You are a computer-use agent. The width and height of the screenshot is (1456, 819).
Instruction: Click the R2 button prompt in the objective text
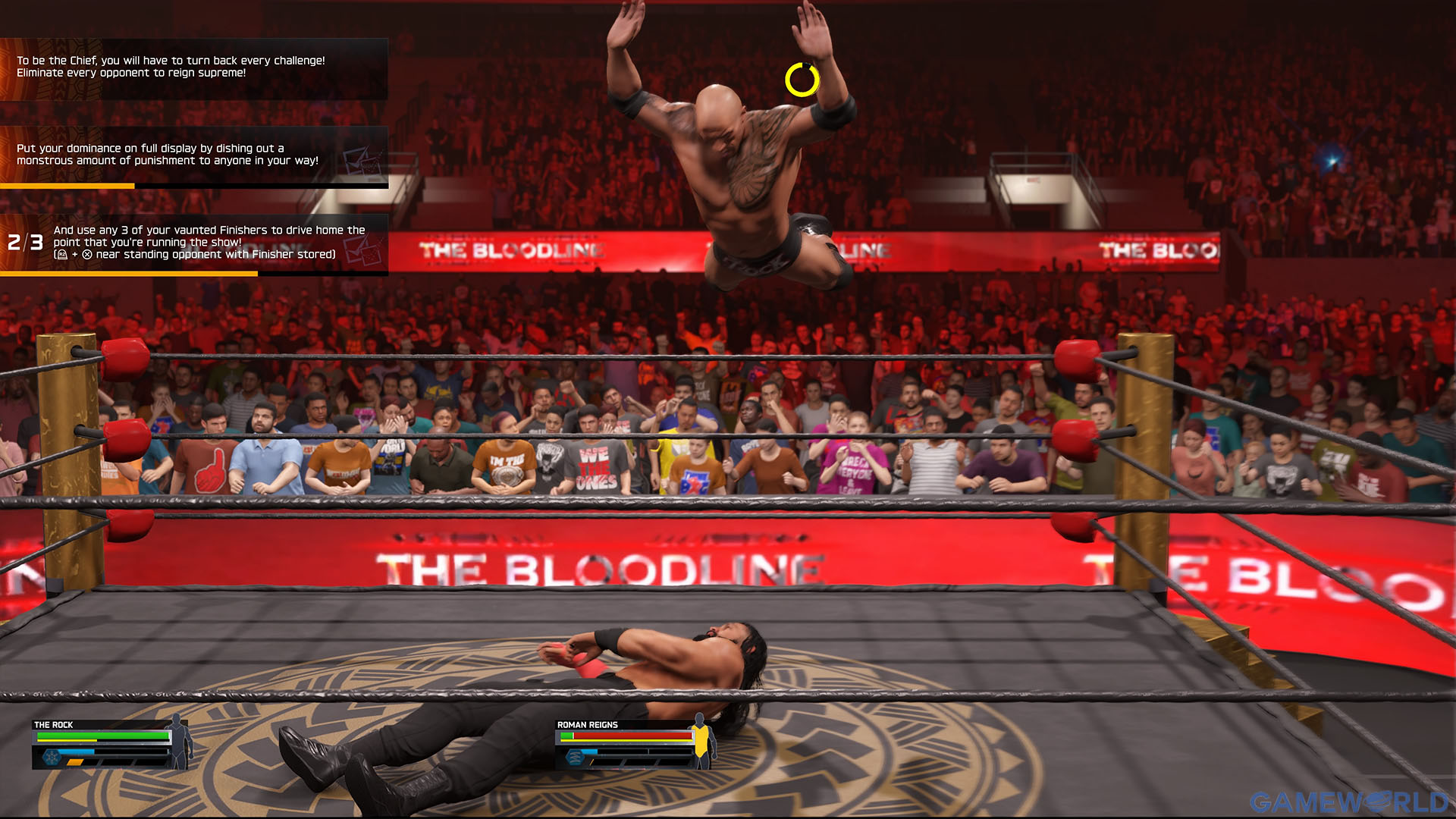tap(61, 256)
